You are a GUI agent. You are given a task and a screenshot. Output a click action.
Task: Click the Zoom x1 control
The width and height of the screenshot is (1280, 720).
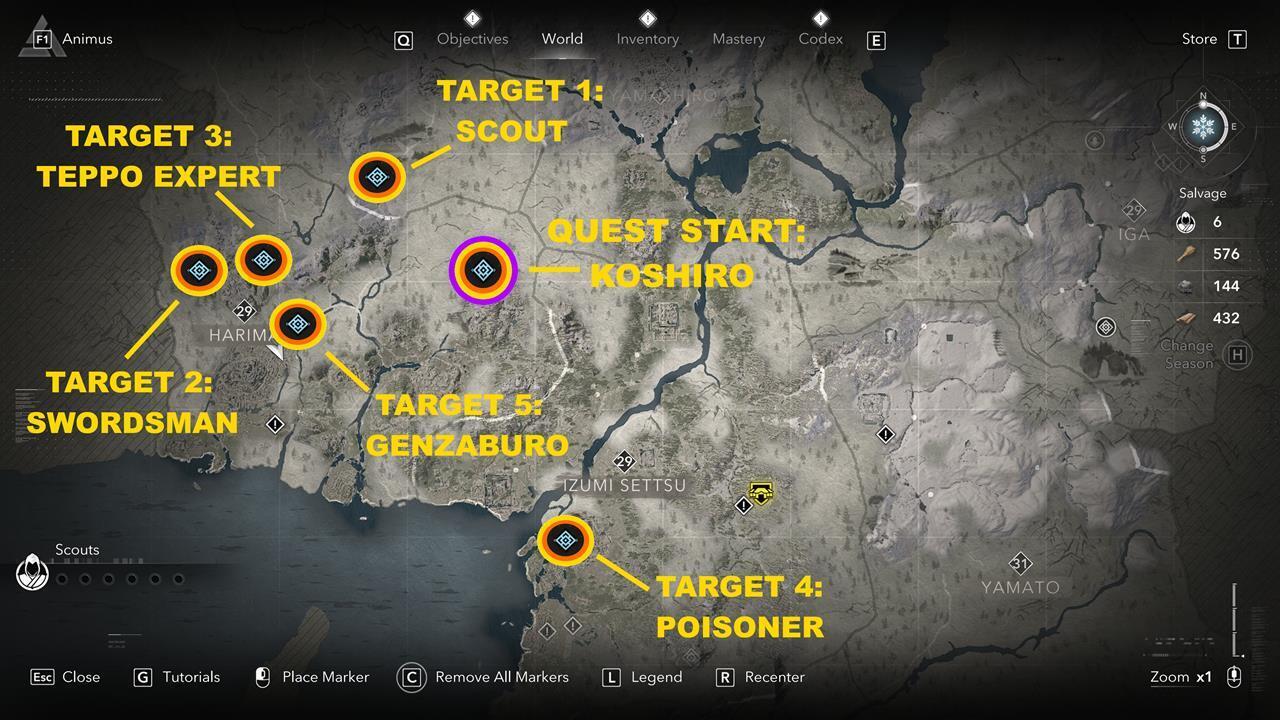pos(1180,677)
